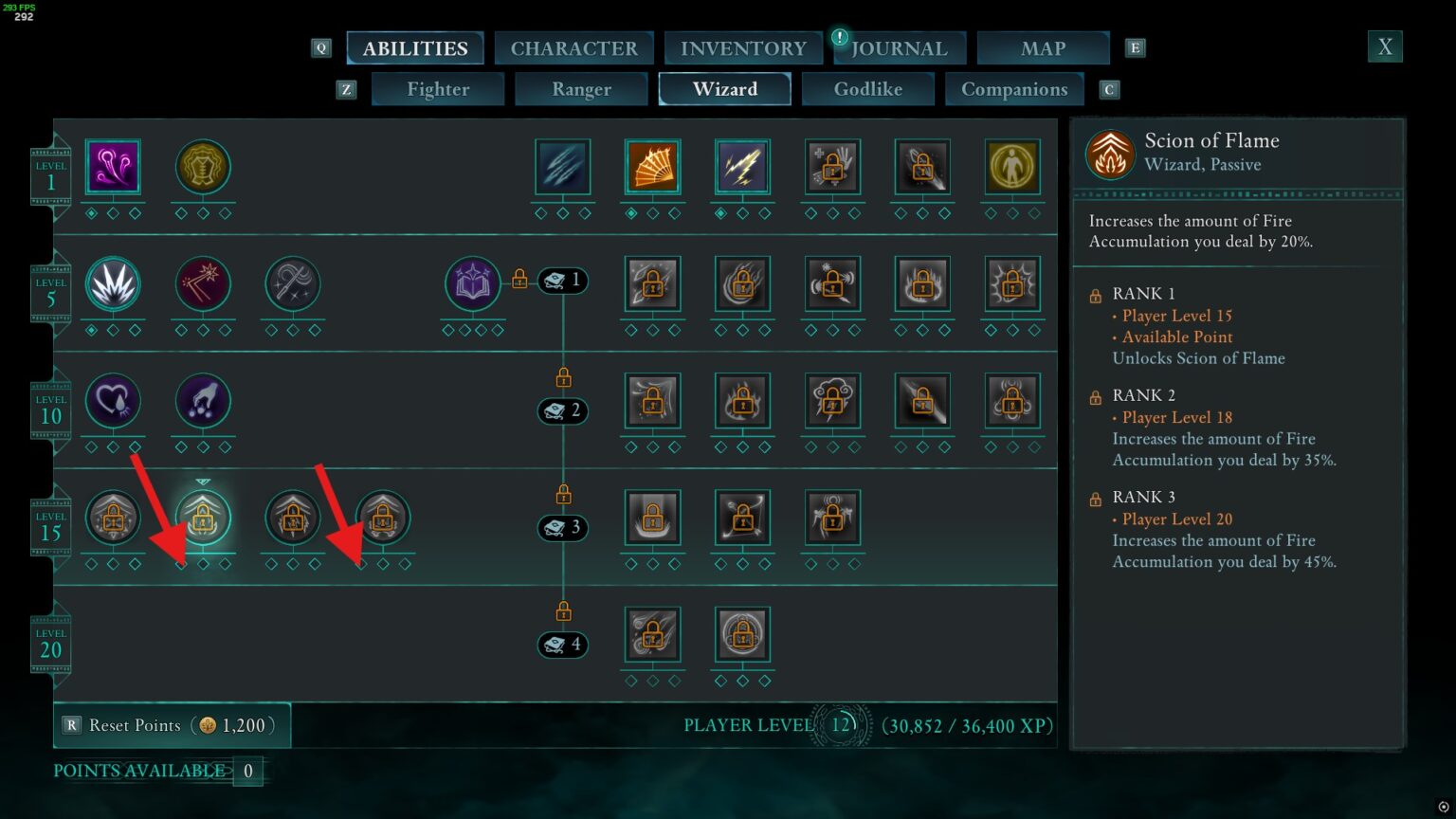Switch to the CHARACTER tab
1456x819 pixels.
pos(573,47)
